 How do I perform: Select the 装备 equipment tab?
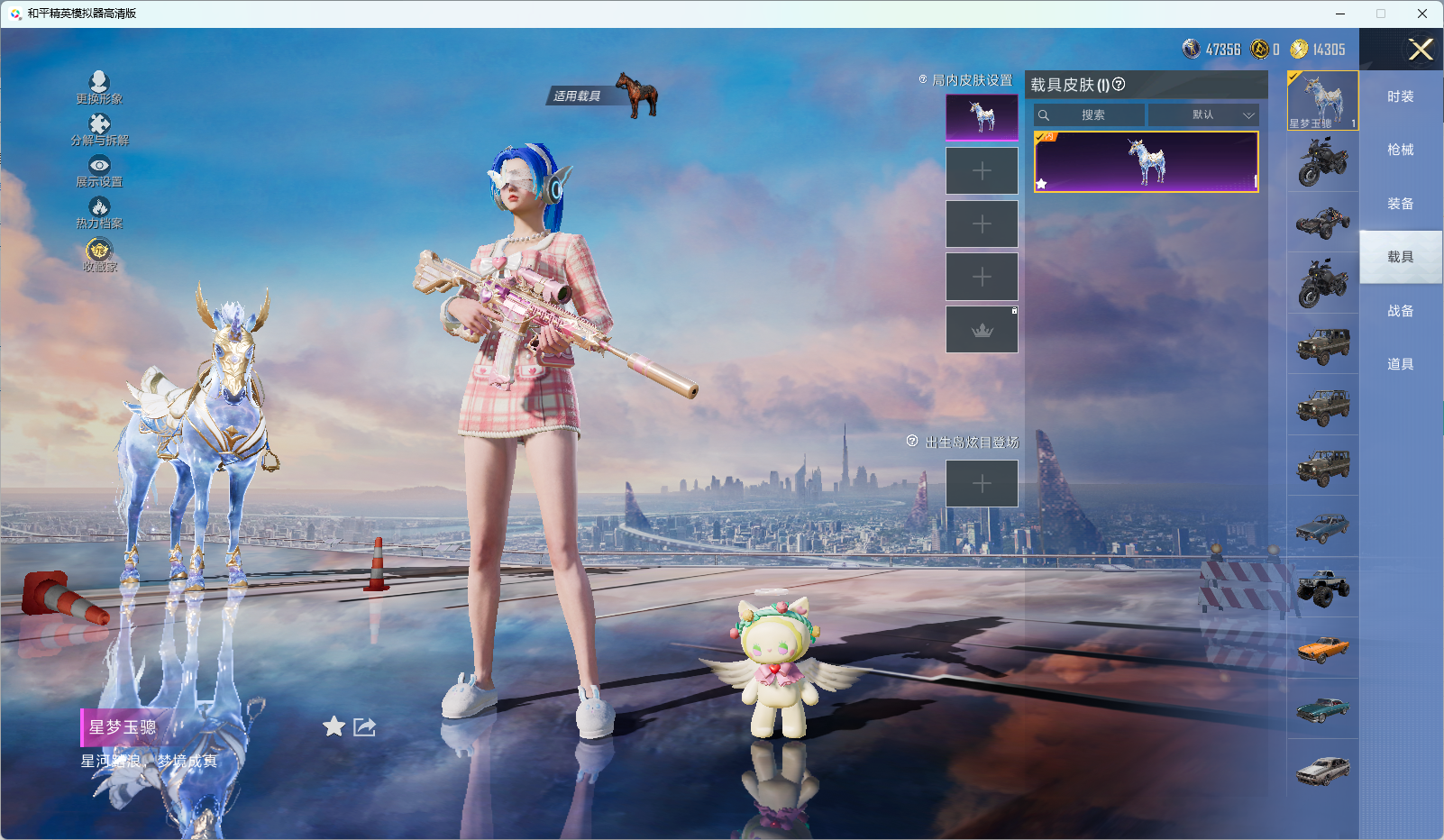point(1400,204)
